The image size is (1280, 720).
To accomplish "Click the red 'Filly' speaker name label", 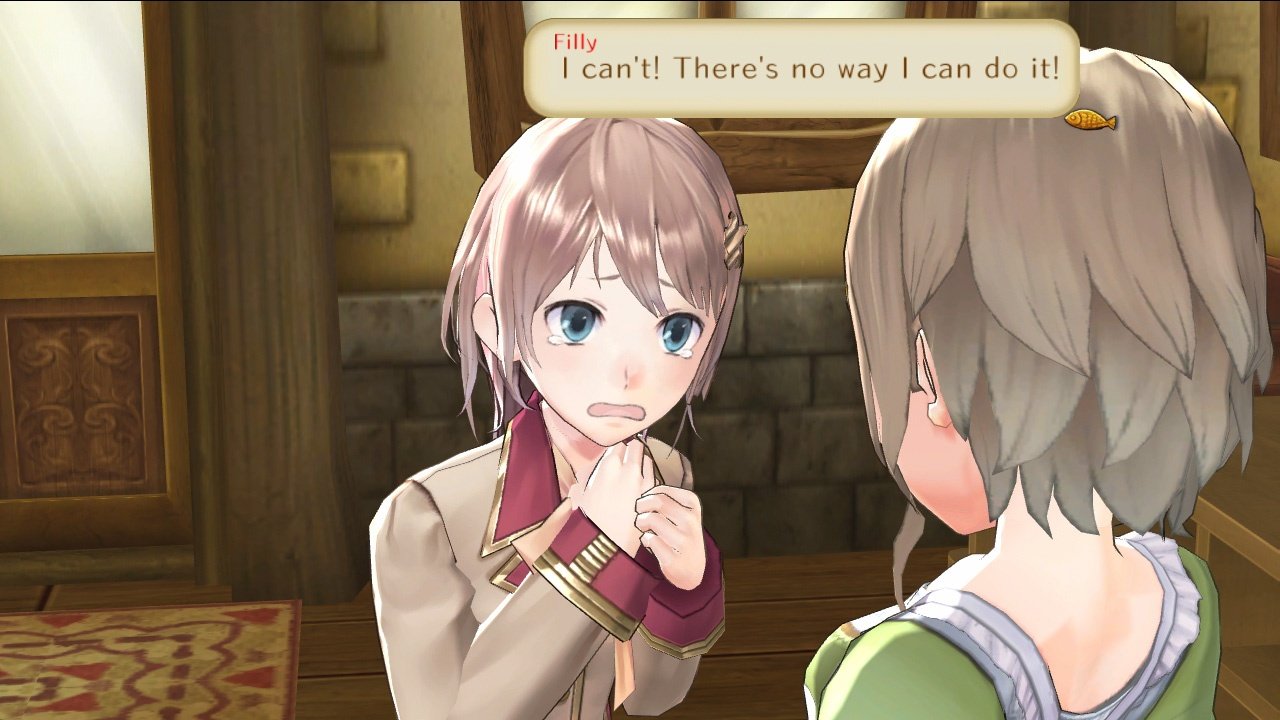I will [x=576, y=43].
